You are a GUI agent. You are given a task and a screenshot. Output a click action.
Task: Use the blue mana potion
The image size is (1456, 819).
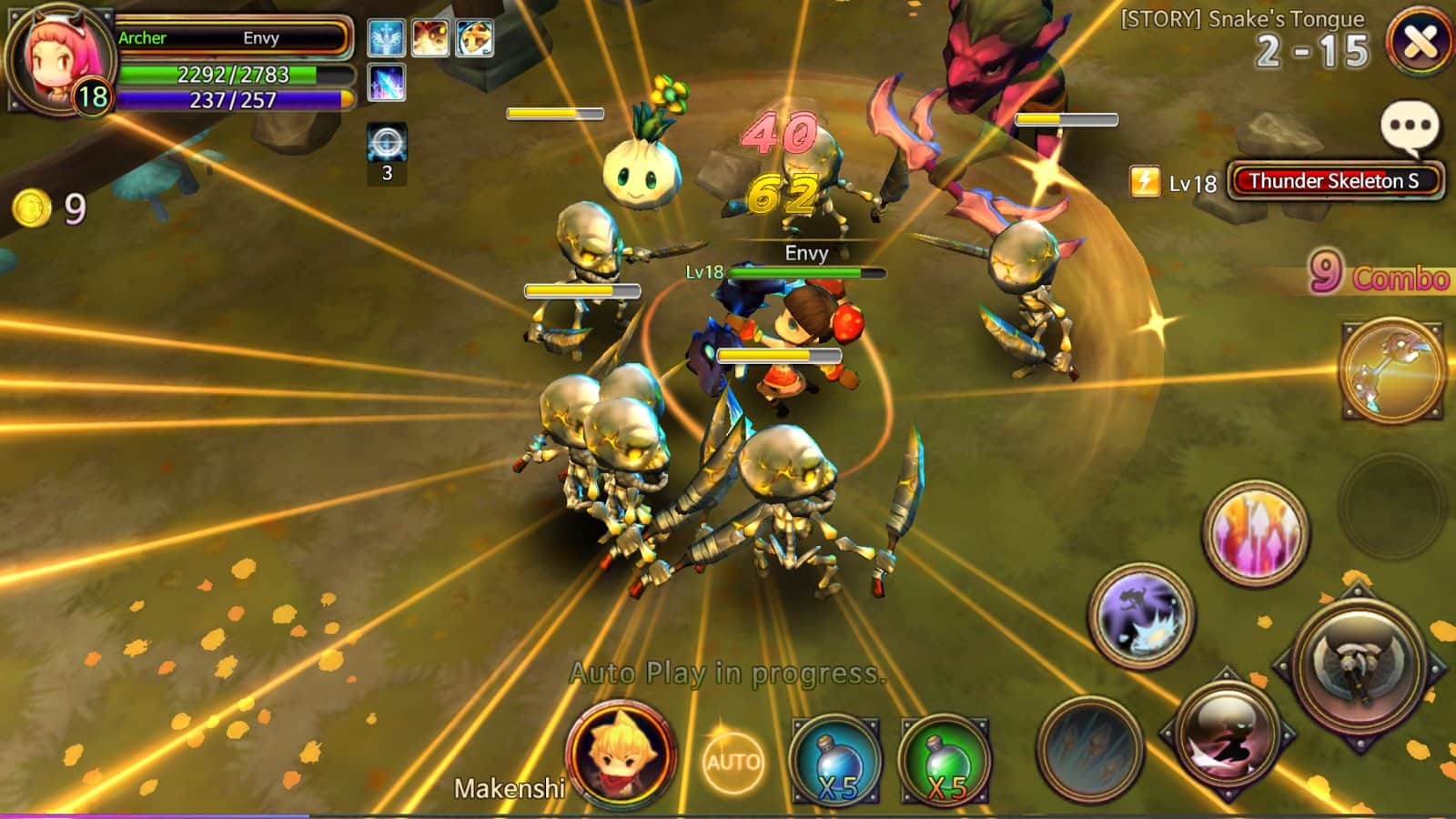835,761
